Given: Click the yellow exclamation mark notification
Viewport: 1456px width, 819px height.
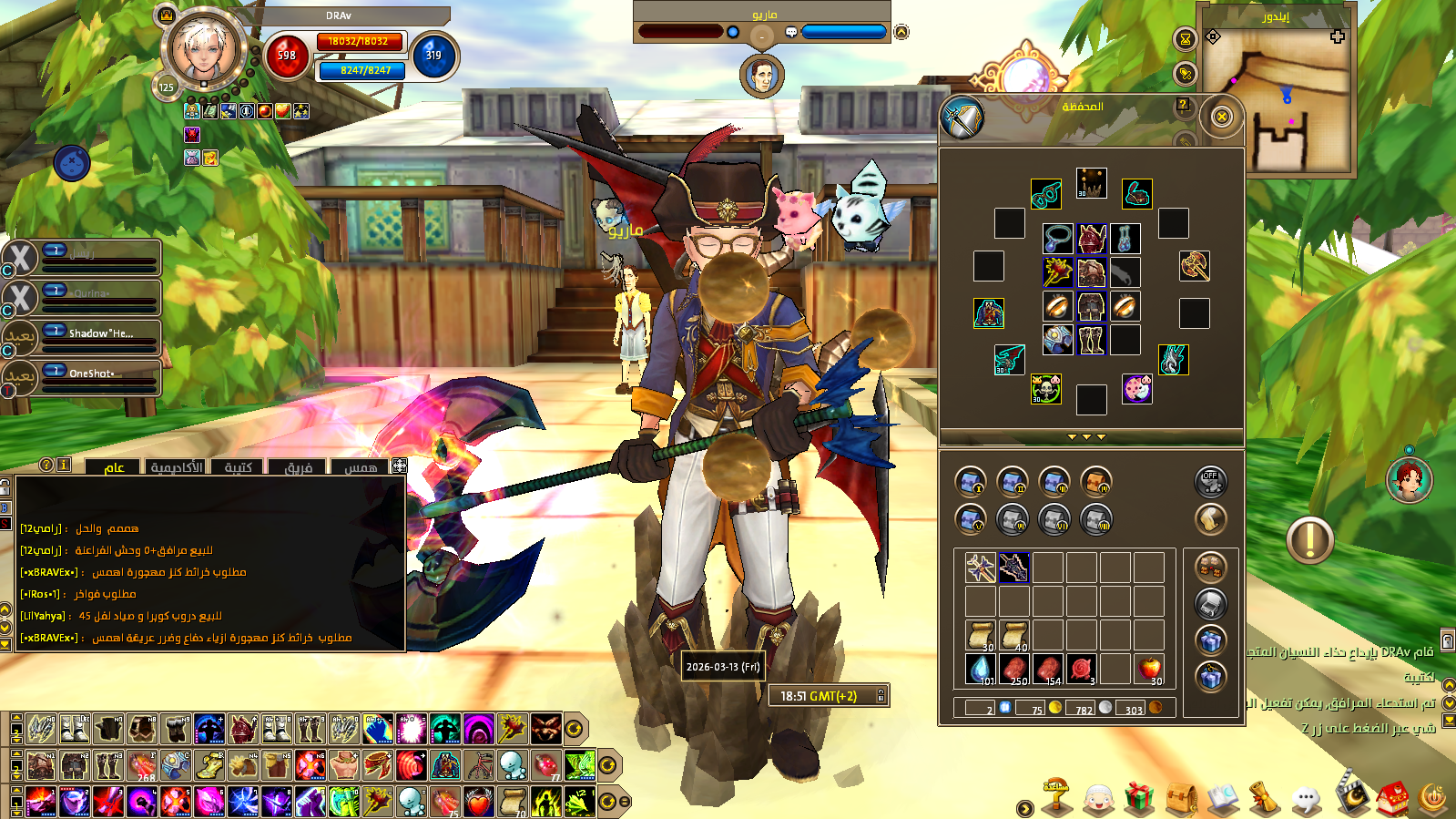Looking at the screenshot, I should click(x=1309, y=540).
